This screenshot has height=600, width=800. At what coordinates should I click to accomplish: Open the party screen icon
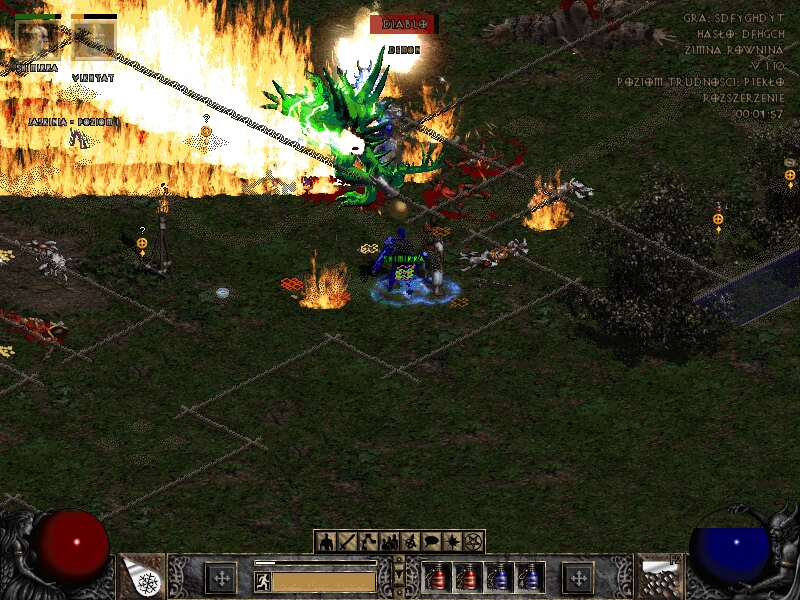[x=389, y=542]
